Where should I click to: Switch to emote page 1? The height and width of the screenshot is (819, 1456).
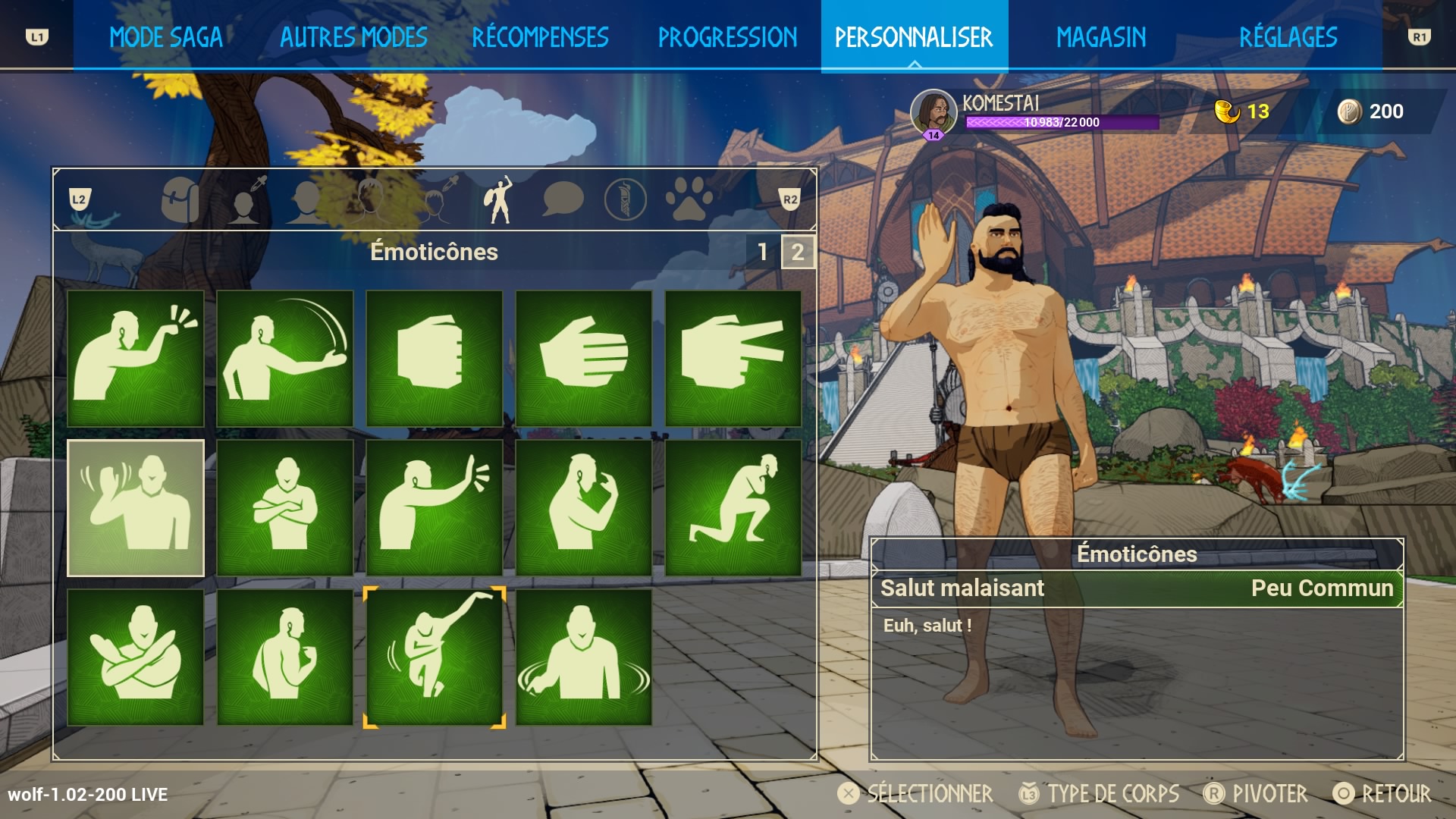coord(763,252)
